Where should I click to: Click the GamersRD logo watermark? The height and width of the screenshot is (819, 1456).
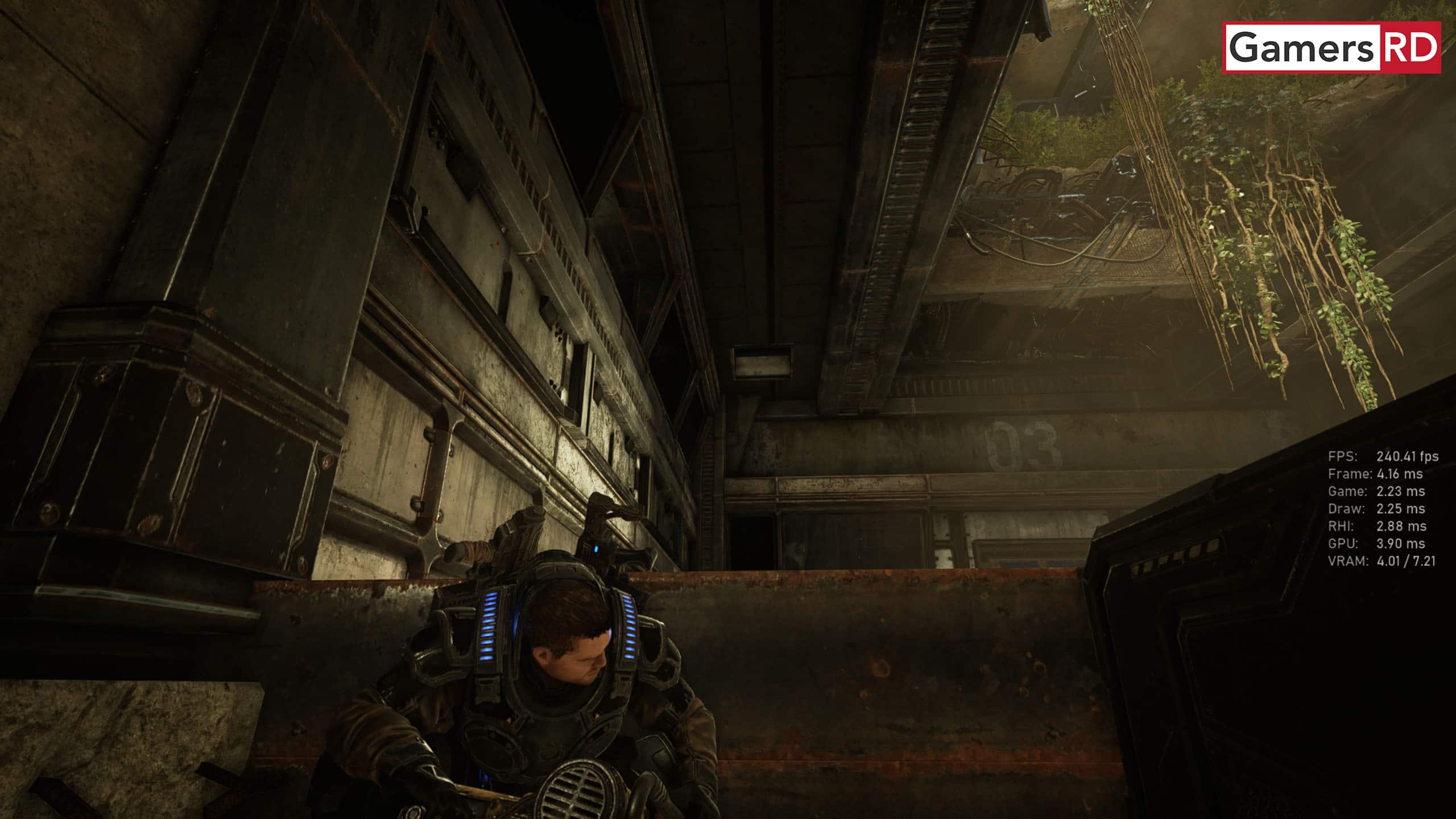tap(1331, 48)
